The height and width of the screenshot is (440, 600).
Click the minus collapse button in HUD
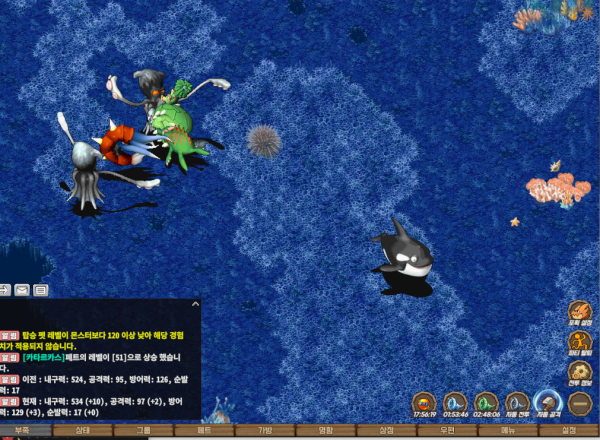(x=580, y=403)
